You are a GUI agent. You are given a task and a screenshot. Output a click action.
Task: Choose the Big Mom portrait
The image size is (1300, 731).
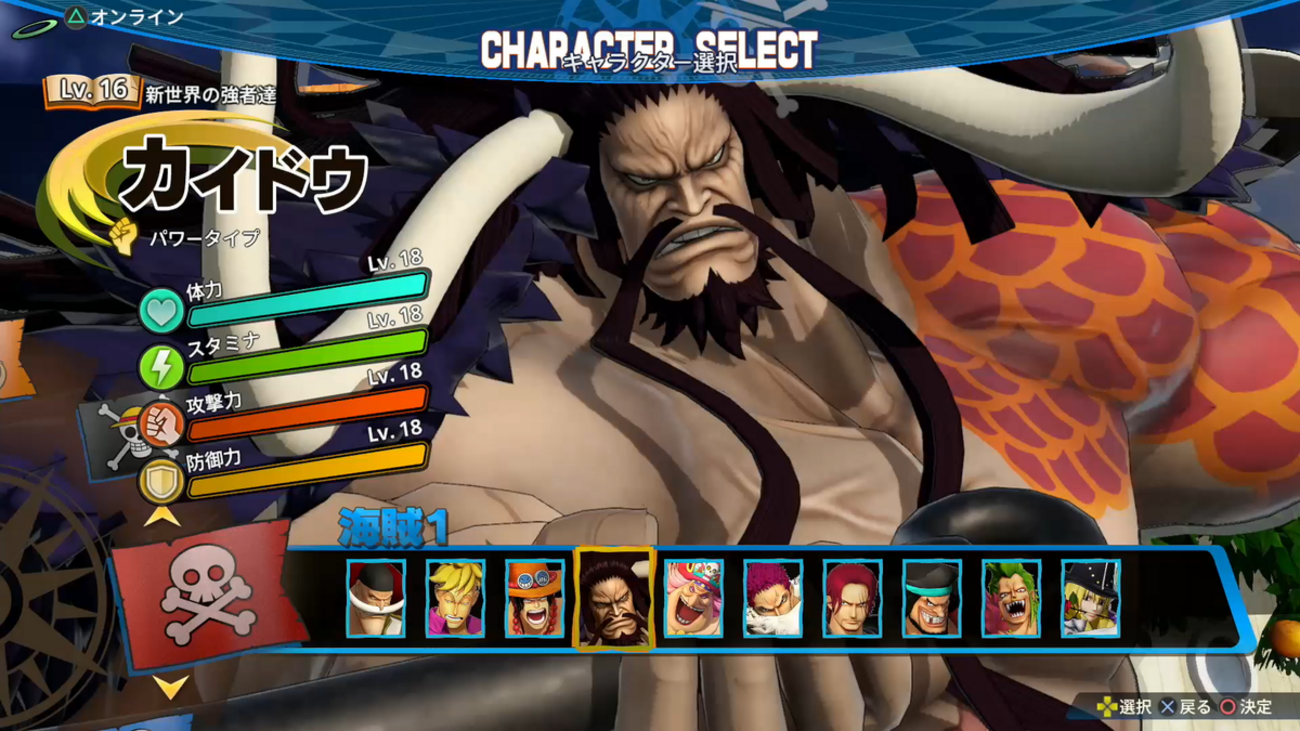coord(694,598)
